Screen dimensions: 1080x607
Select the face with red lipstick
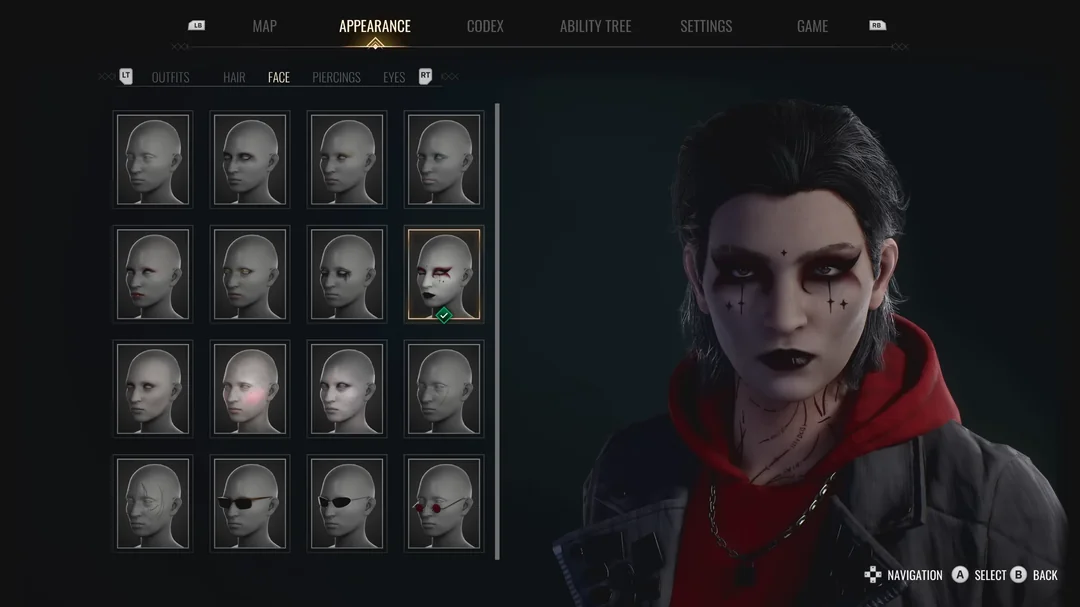153,274
